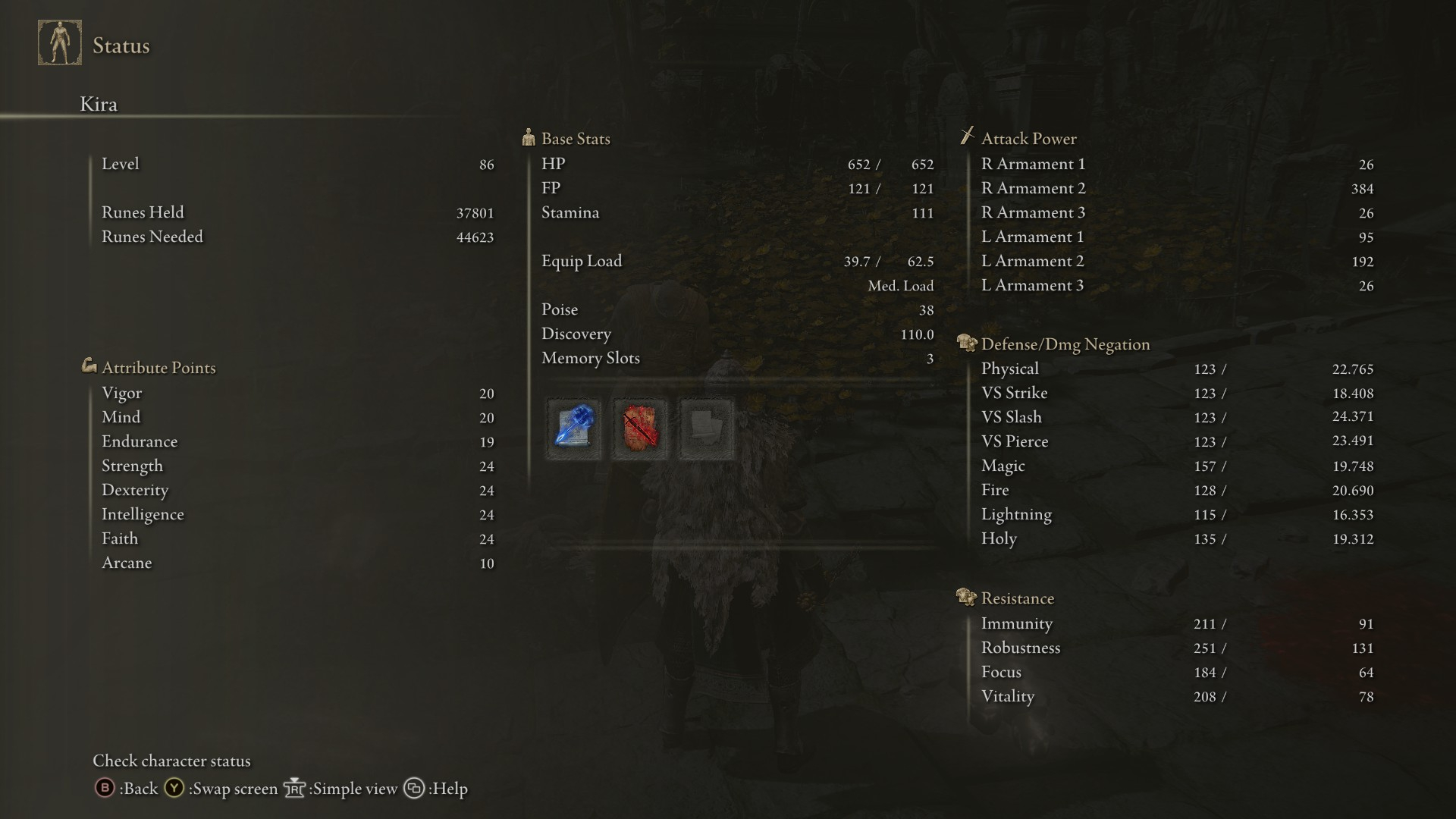1456x819 pixels.
Task: Click the Status figure icon
Action: pos(60,43)
